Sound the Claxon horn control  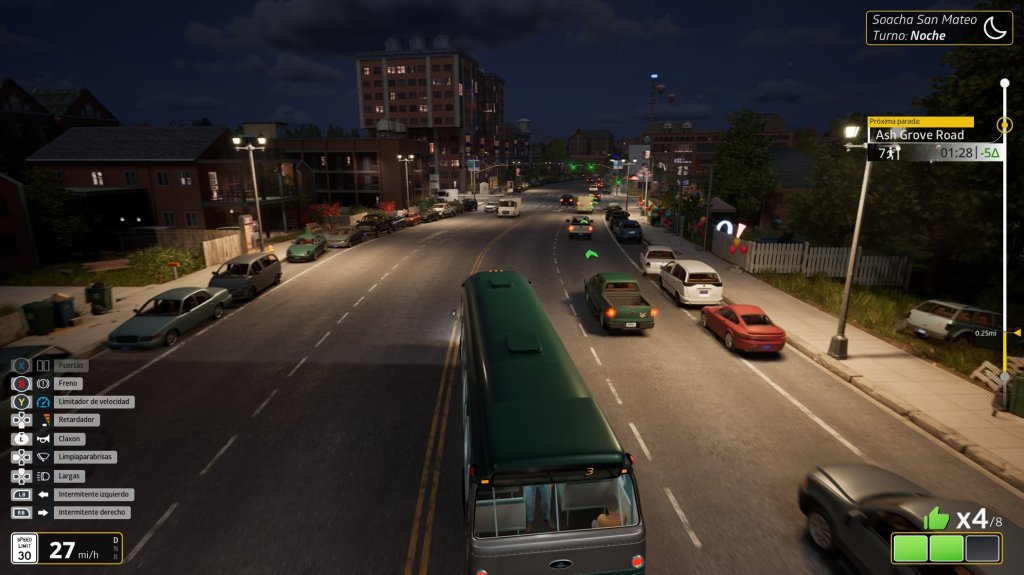click(71, 439)
